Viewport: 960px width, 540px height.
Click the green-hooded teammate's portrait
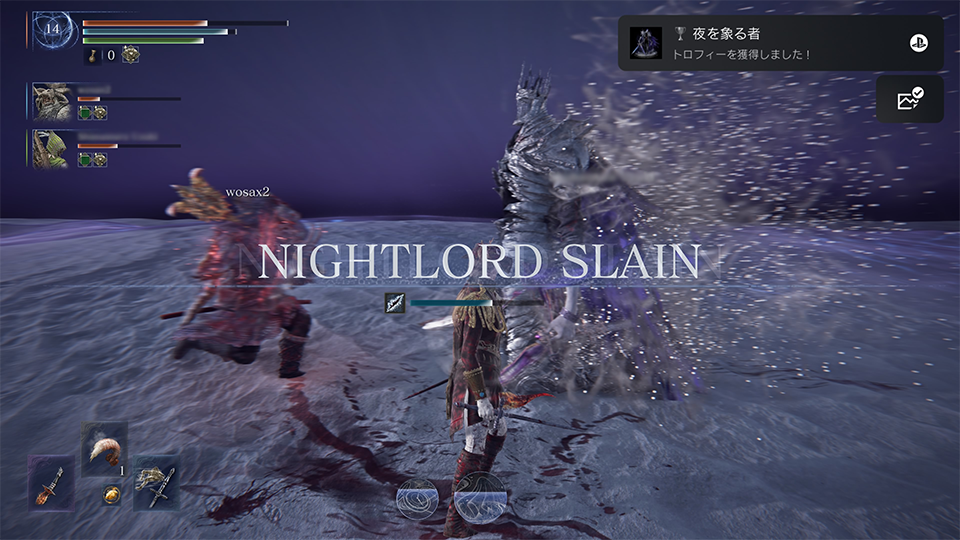[x=52, y=147]
